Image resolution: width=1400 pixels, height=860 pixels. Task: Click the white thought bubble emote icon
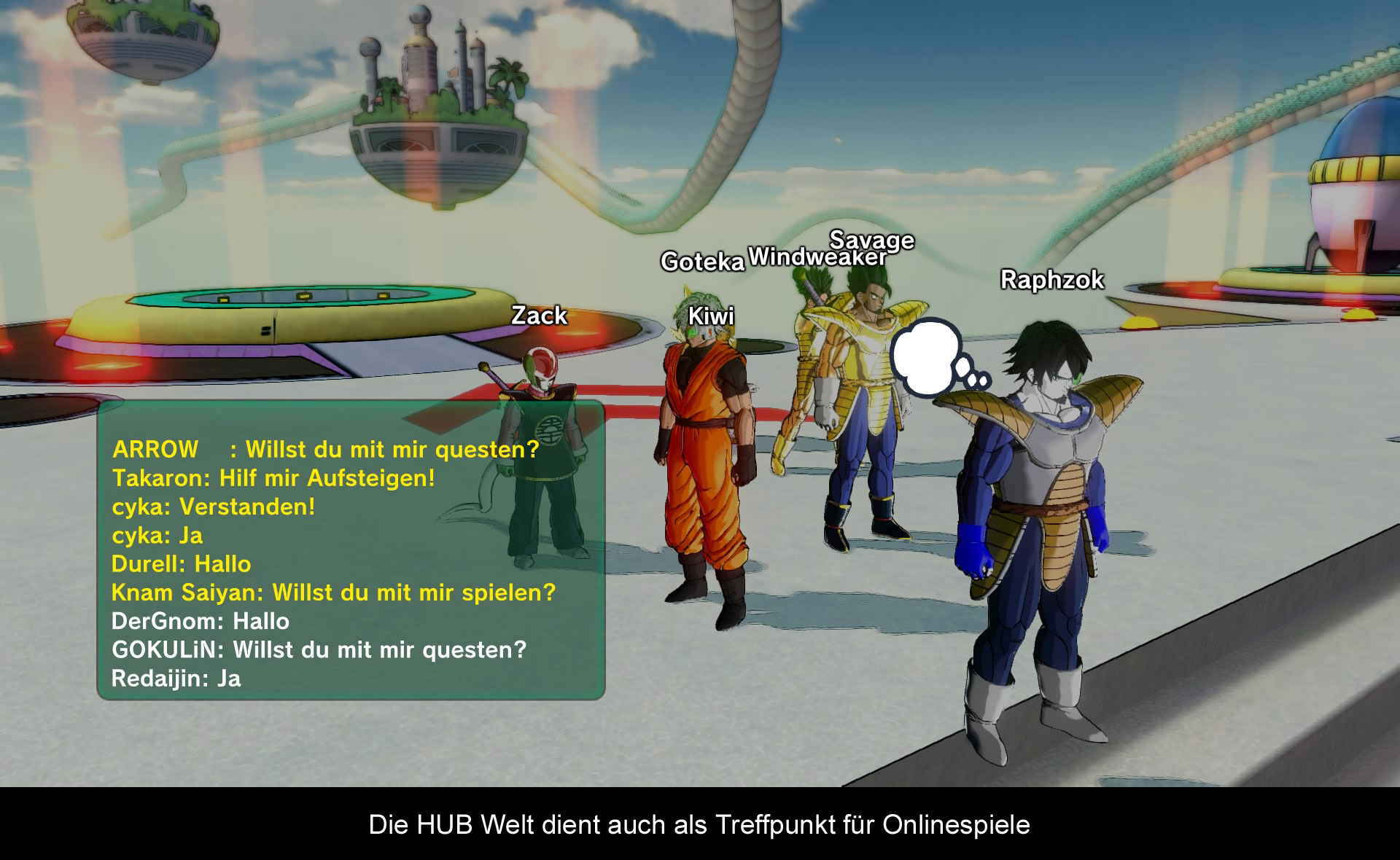click(931, 356)
